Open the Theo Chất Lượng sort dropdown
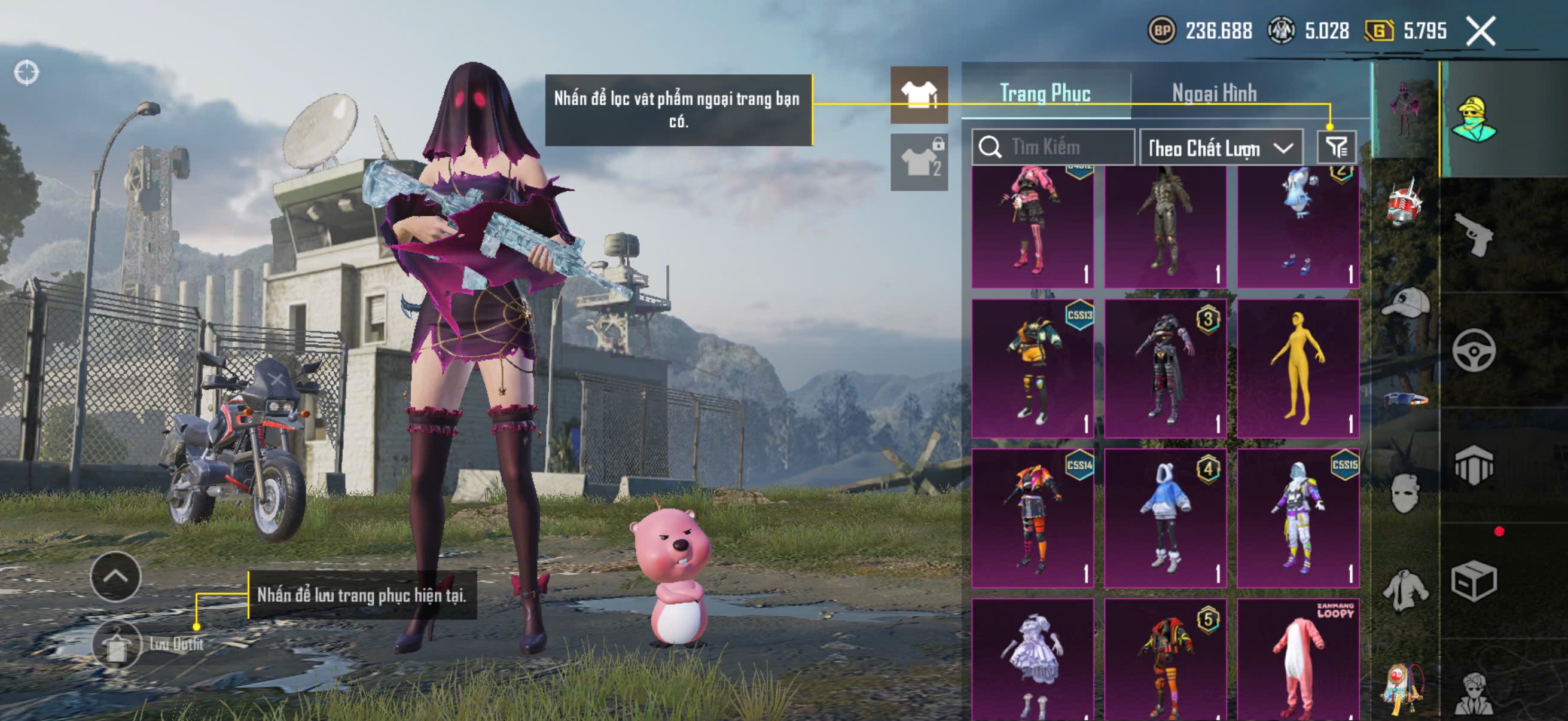Screen dimensions: 1568x721 tap(1221, 148)
